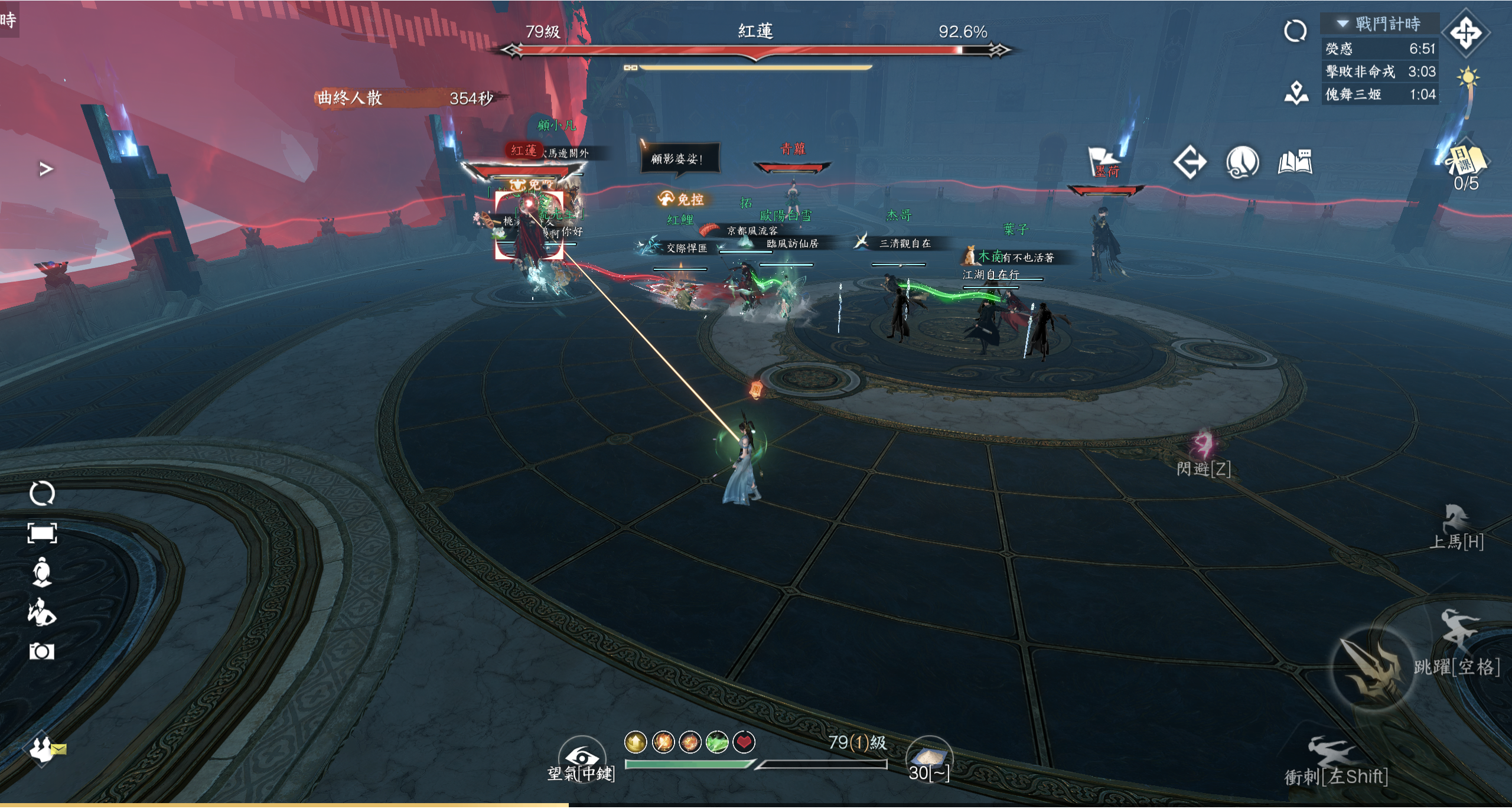Screen dimensions: 1512x809
Task: Expand the left side panel arrow
Action: 46,169
